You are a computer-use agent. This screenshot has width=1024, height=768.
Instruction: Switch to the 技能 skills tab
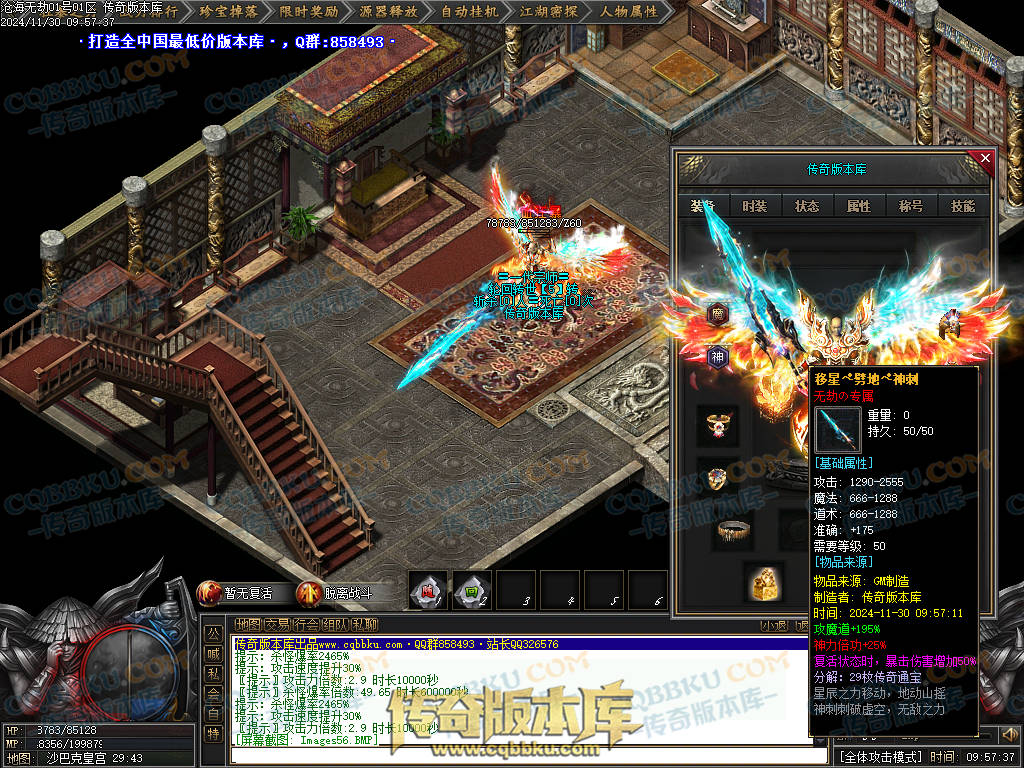click(963, 206)
